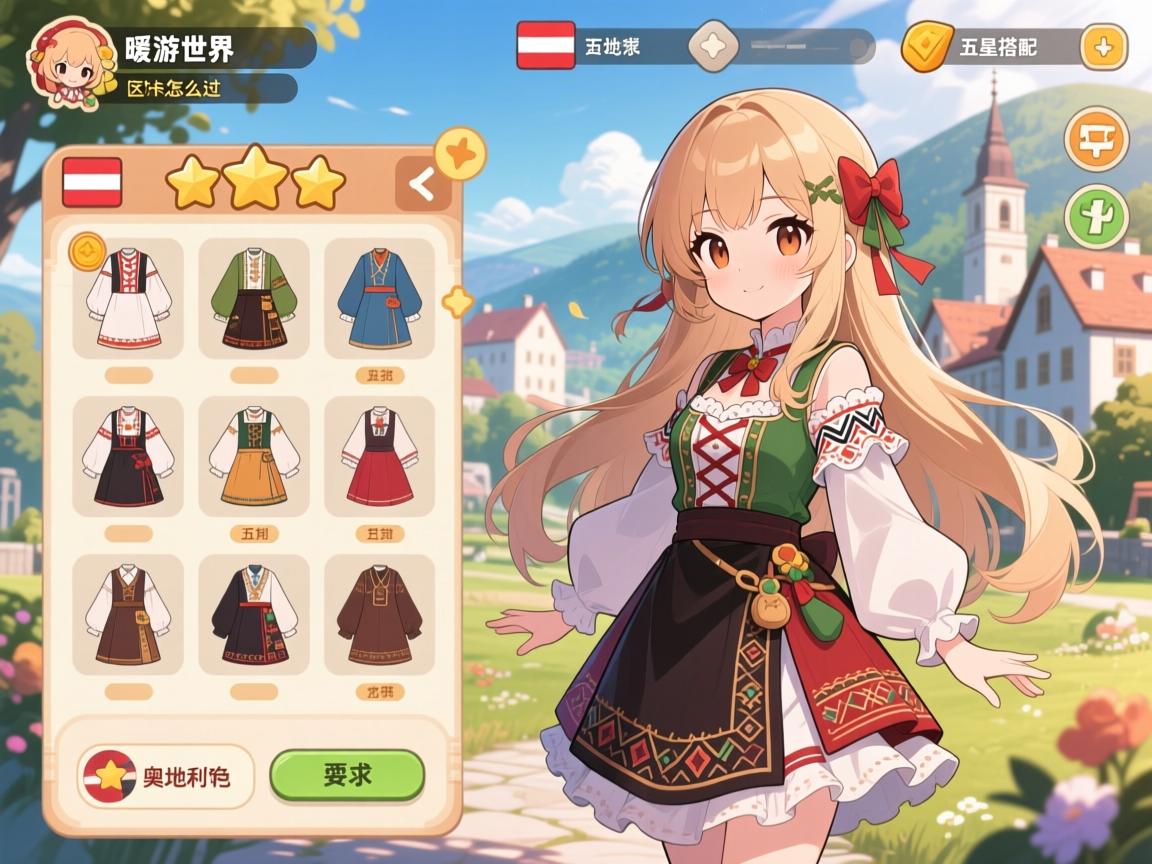Select the white blouse with black skirt

(x=128, y=456)
